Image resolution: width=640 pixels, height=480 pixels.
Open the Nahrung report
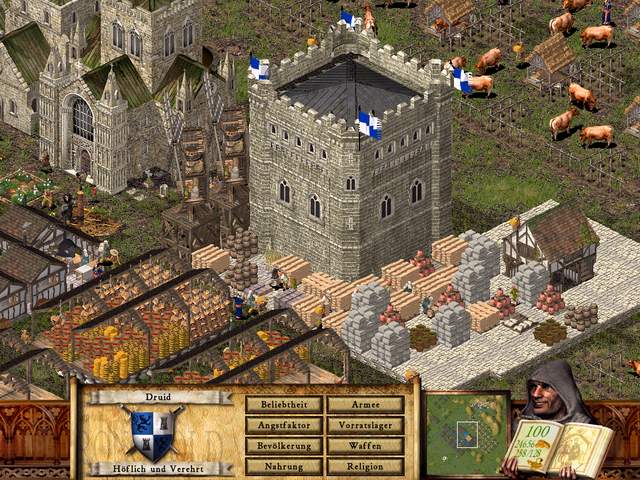[x=284, y=466]
